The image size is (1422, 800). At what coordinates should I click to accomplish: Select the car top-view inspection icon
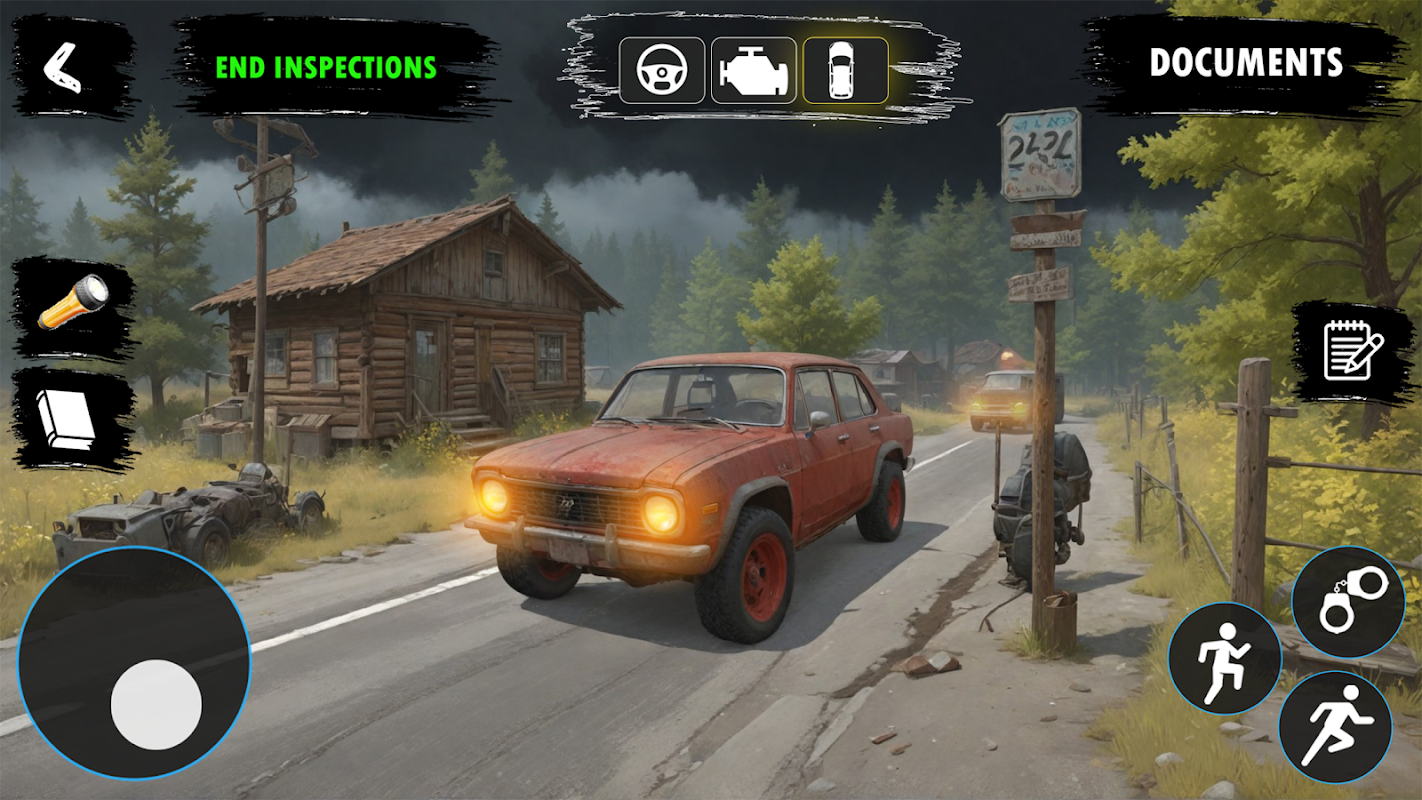845,70
